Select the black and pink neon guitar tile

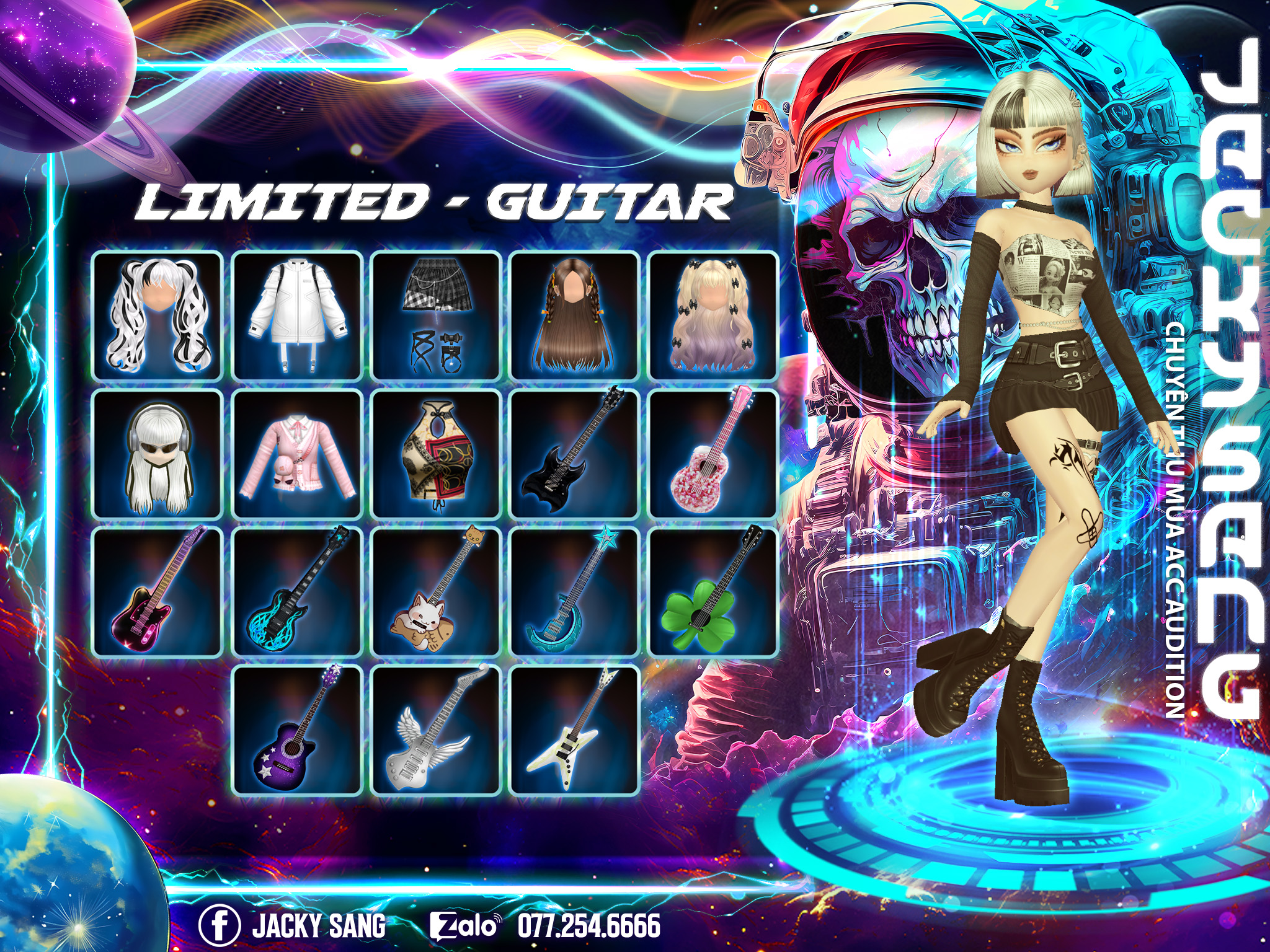(x=158, y=593)
